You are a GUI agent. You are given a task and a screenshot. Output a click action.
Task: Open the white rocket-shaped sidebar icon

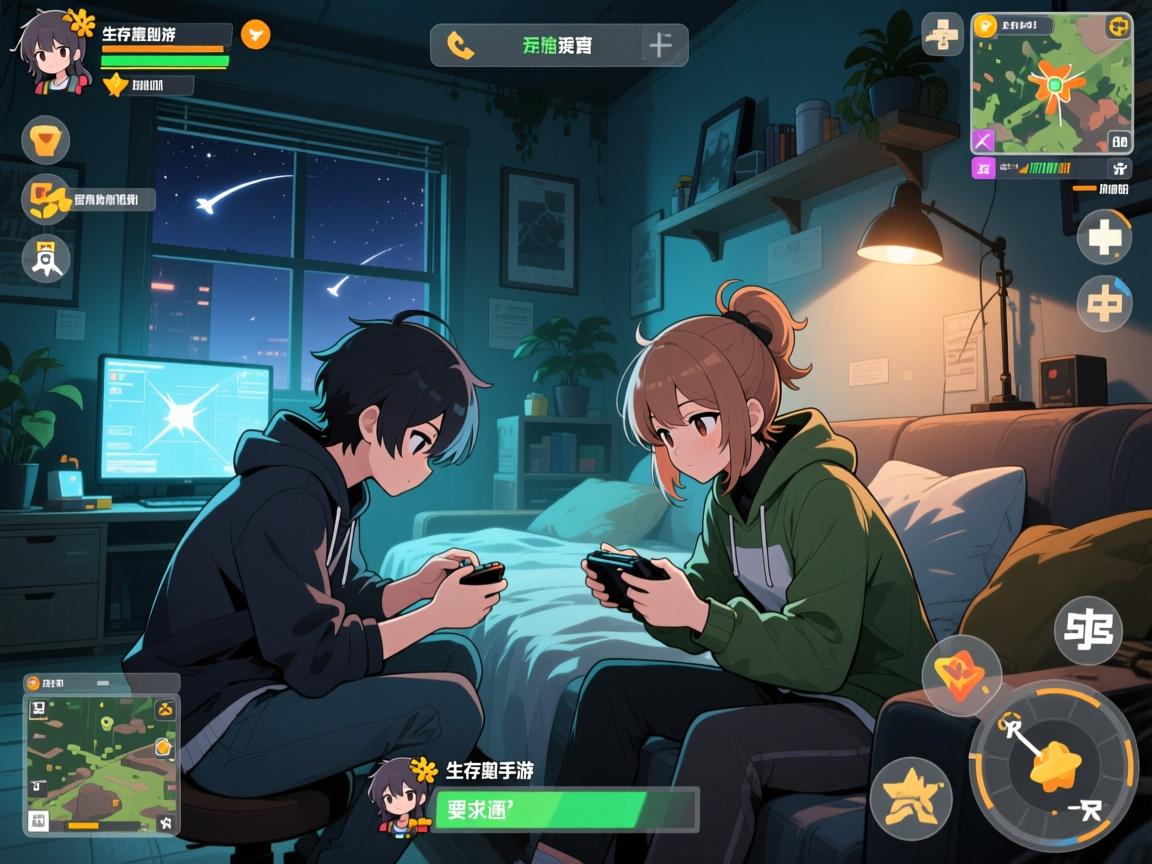tap(45, 258)
